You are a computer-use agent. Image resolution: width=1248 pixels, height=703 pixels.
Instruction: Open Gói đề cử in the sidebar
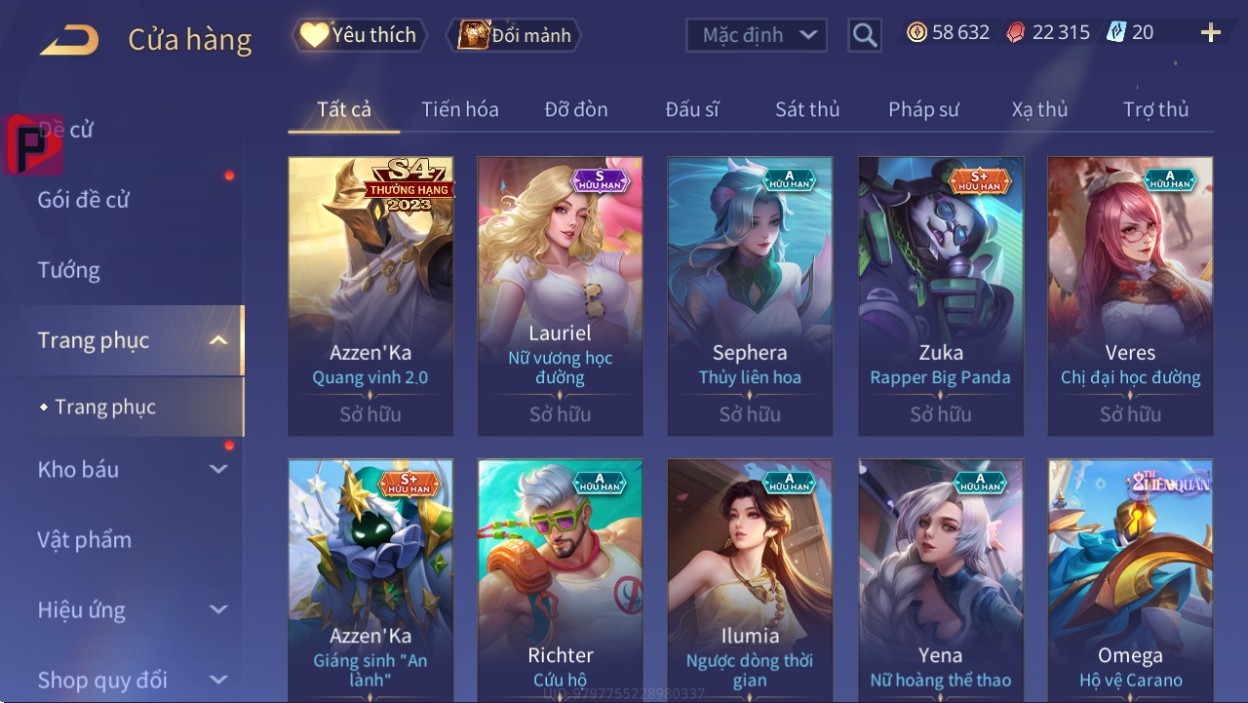(x=84, y=199)
